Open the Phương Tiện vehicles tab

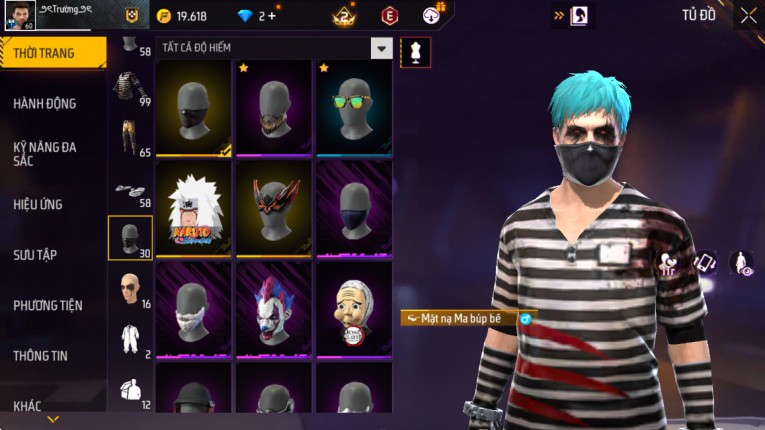pyautogui.click(x=48, y=305)
